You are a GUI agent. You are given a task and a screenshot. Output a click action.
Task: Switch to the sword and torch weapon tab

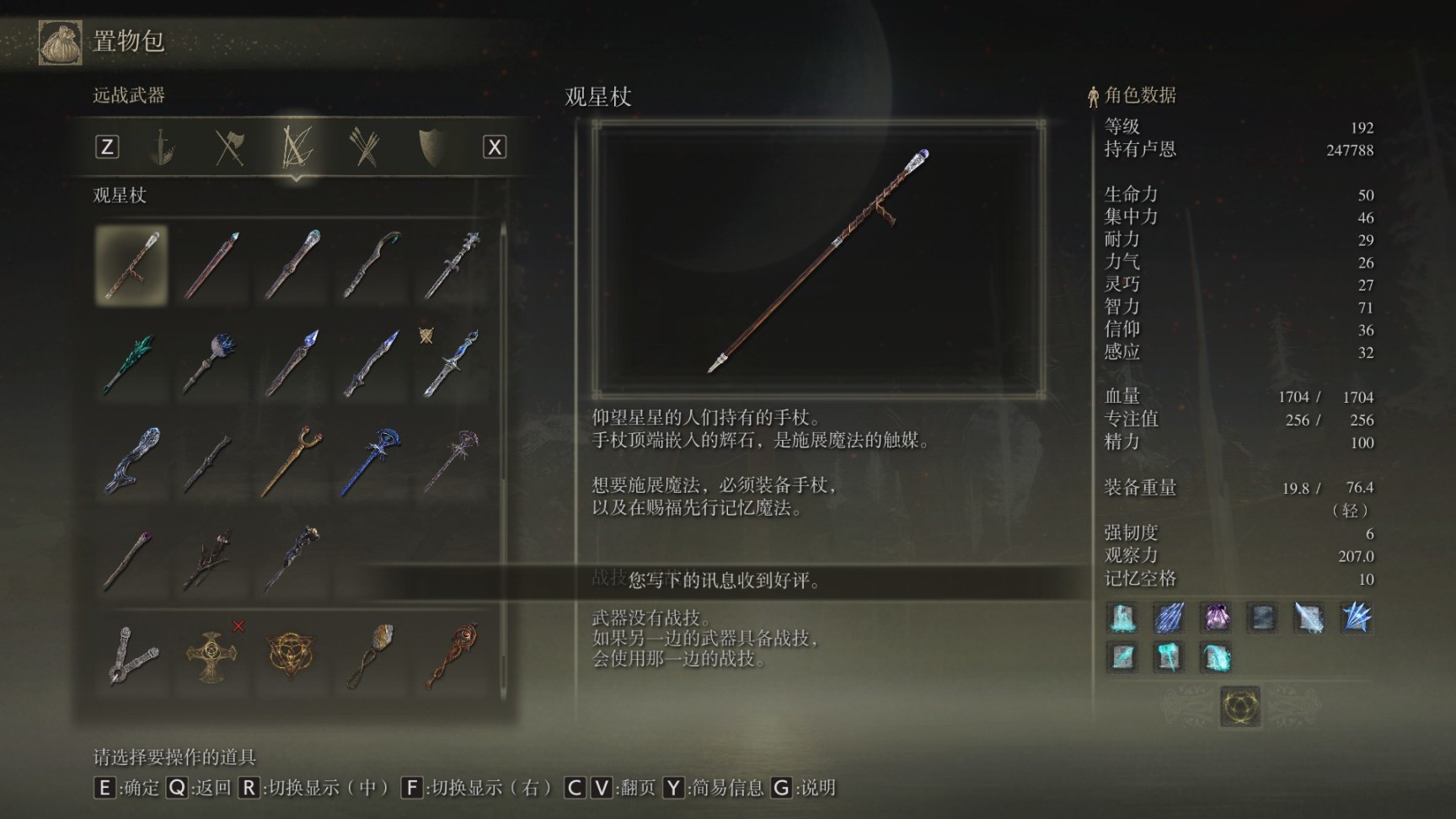click(x=162, y=146)
